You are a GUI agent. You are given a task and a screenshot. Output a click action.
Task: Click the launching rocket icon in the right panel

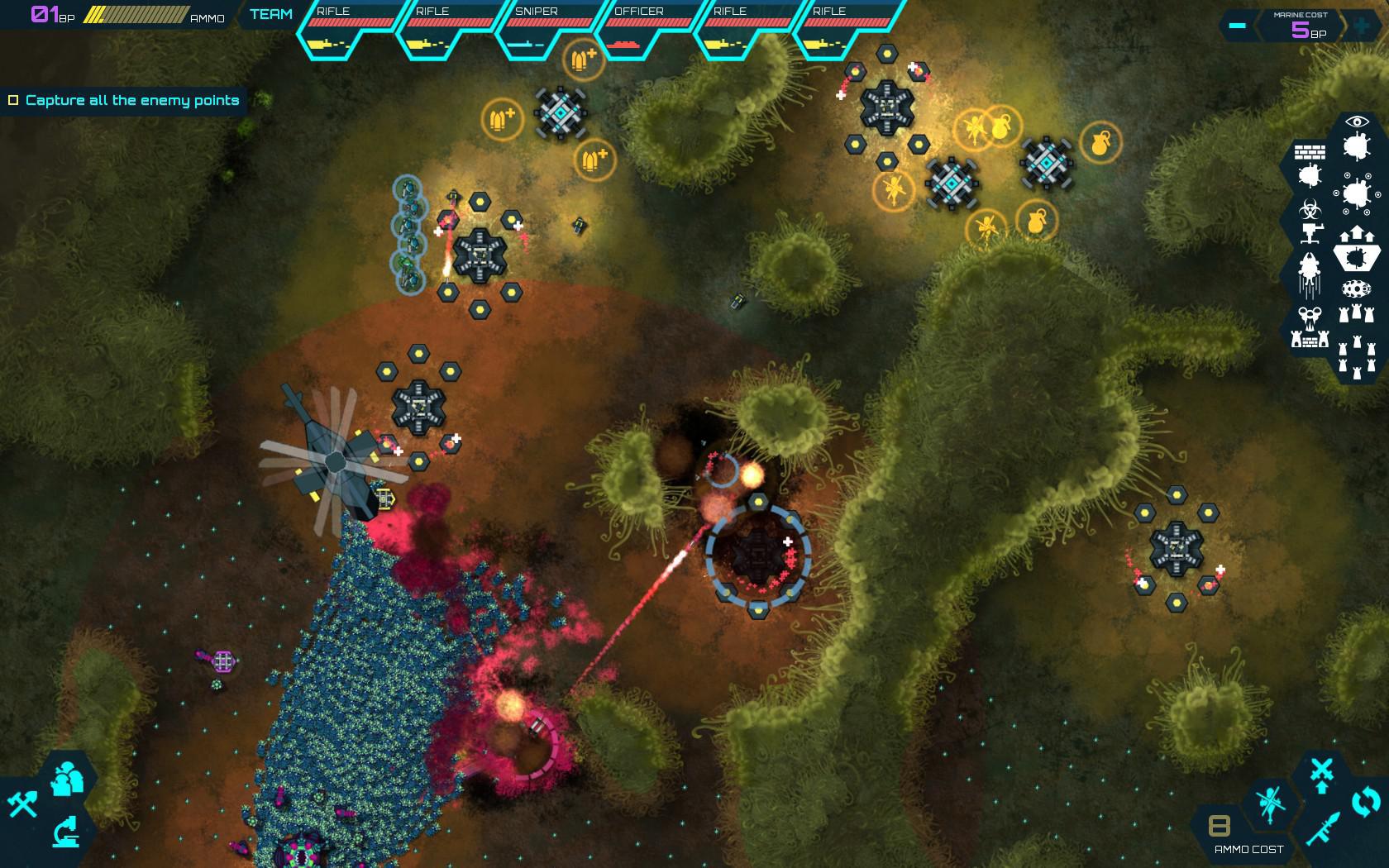point(1309,274)
